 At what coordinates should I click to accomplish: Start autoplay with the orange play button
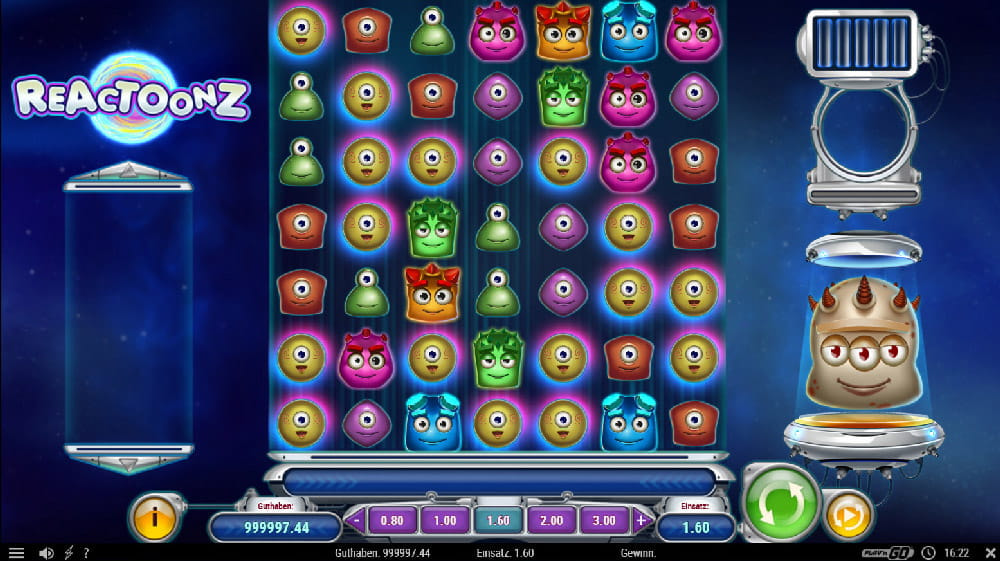pos(848,516)
